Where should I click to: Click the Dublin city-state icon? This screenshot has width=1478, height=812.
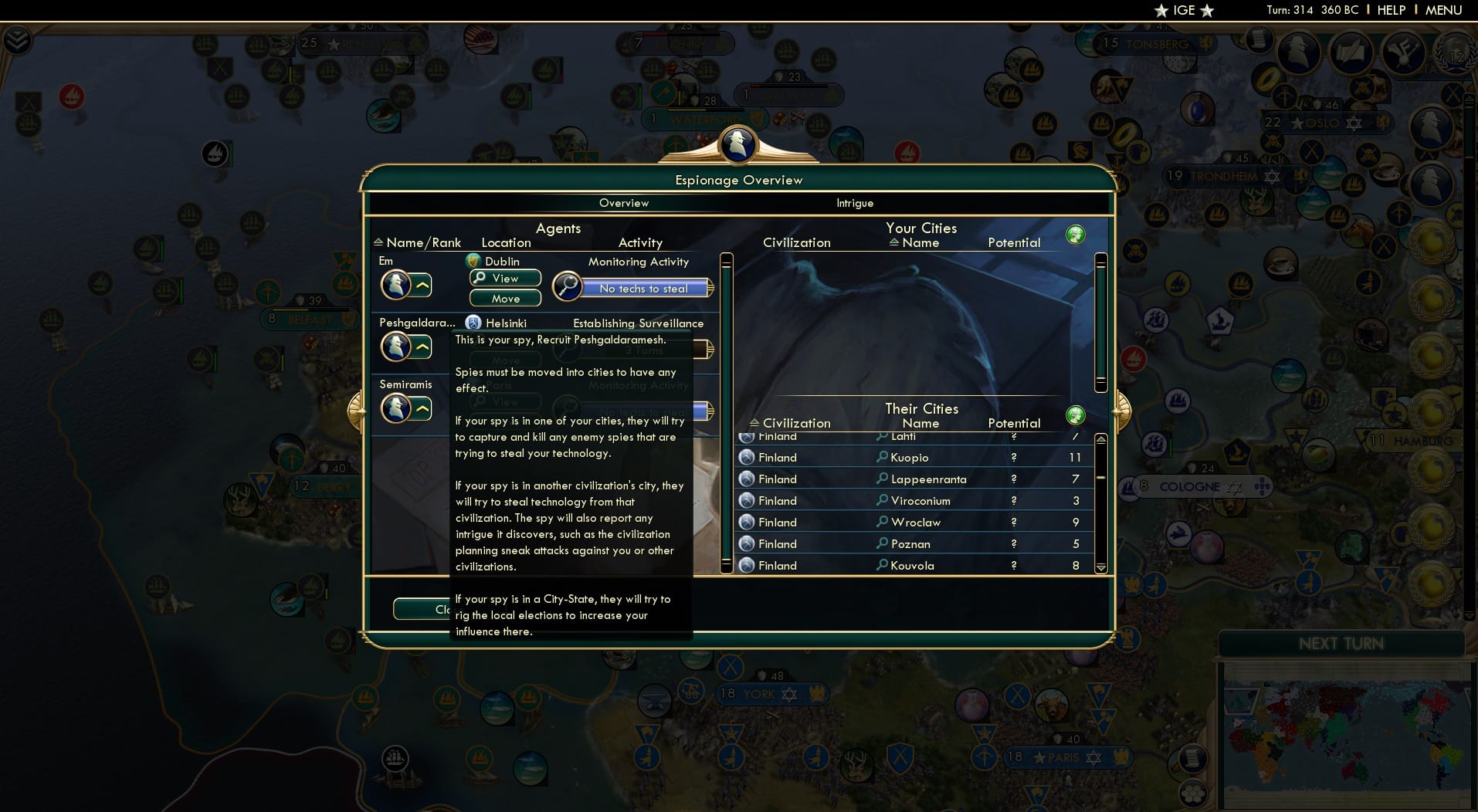[473, 261]
